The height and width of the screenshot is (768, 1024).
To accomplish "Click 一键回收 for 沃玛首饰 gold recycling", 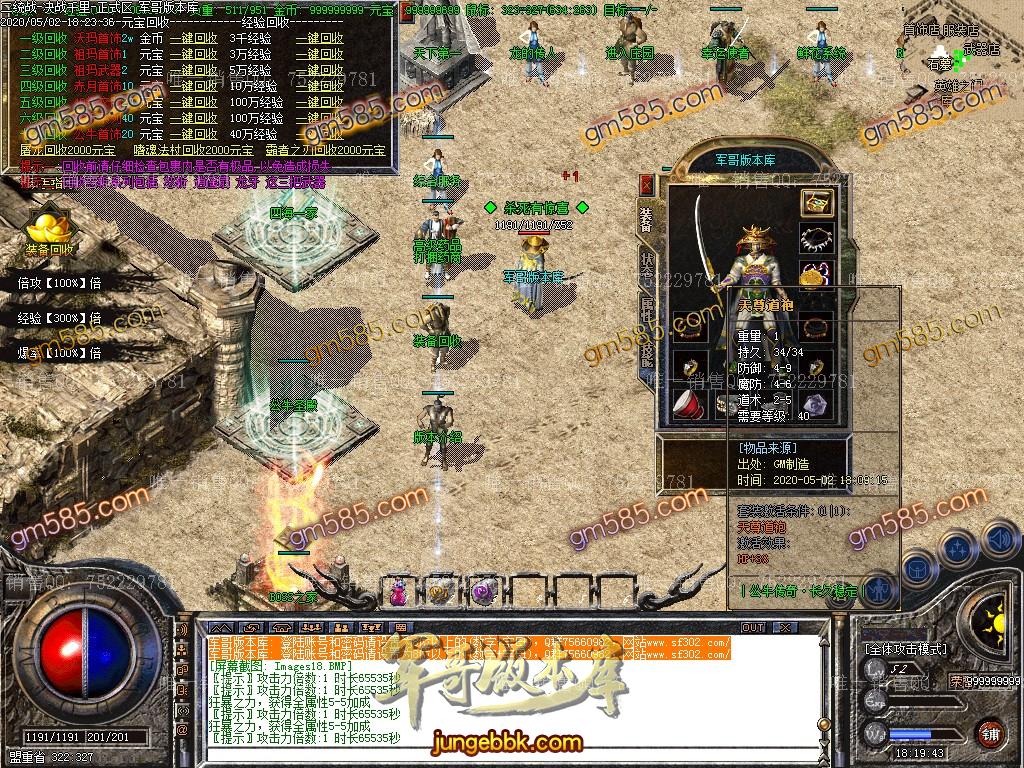I will tap(193, 39).
